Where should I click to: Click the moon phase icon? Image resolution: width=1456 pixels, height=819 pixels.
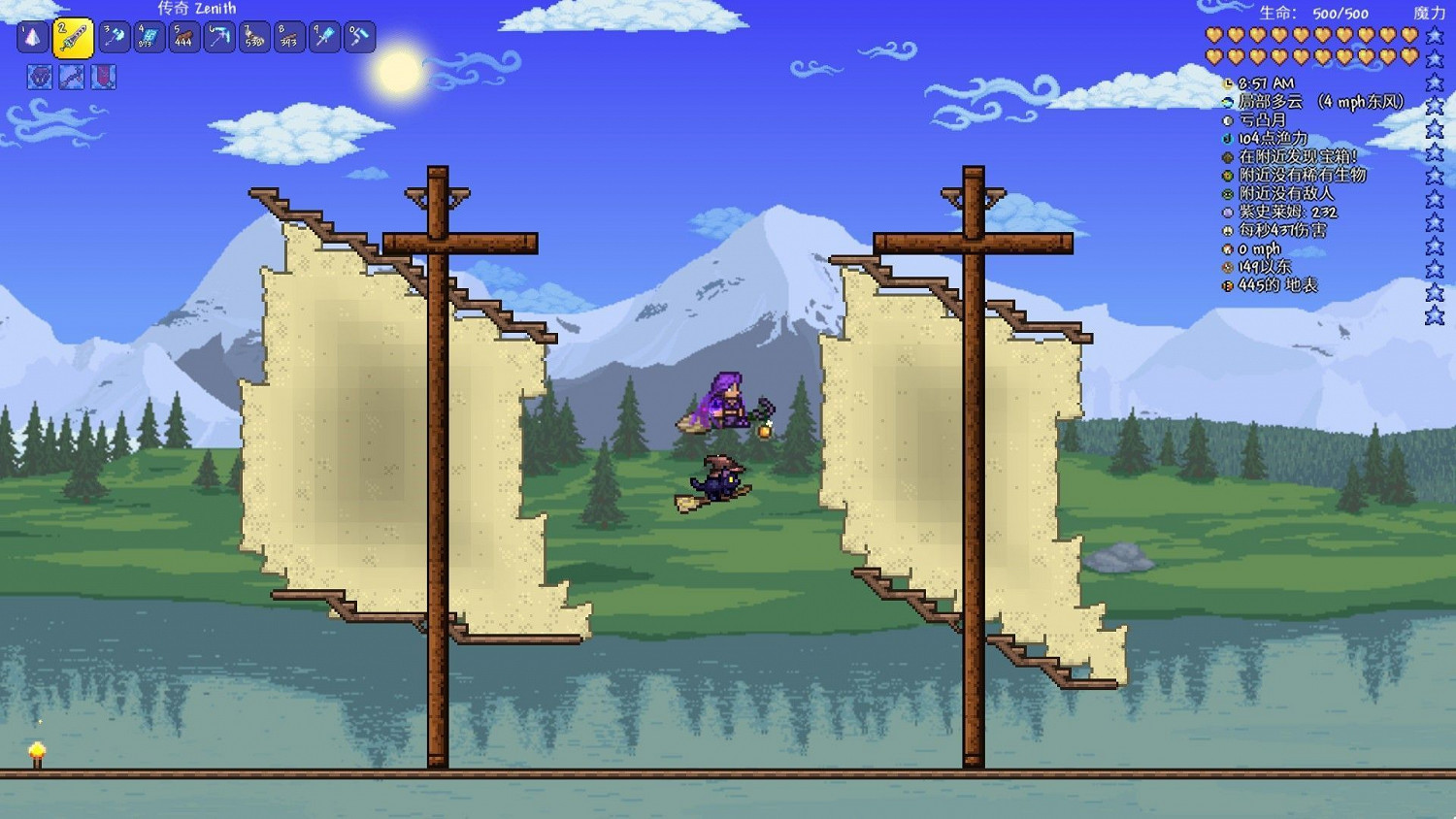pos(1228,120)
